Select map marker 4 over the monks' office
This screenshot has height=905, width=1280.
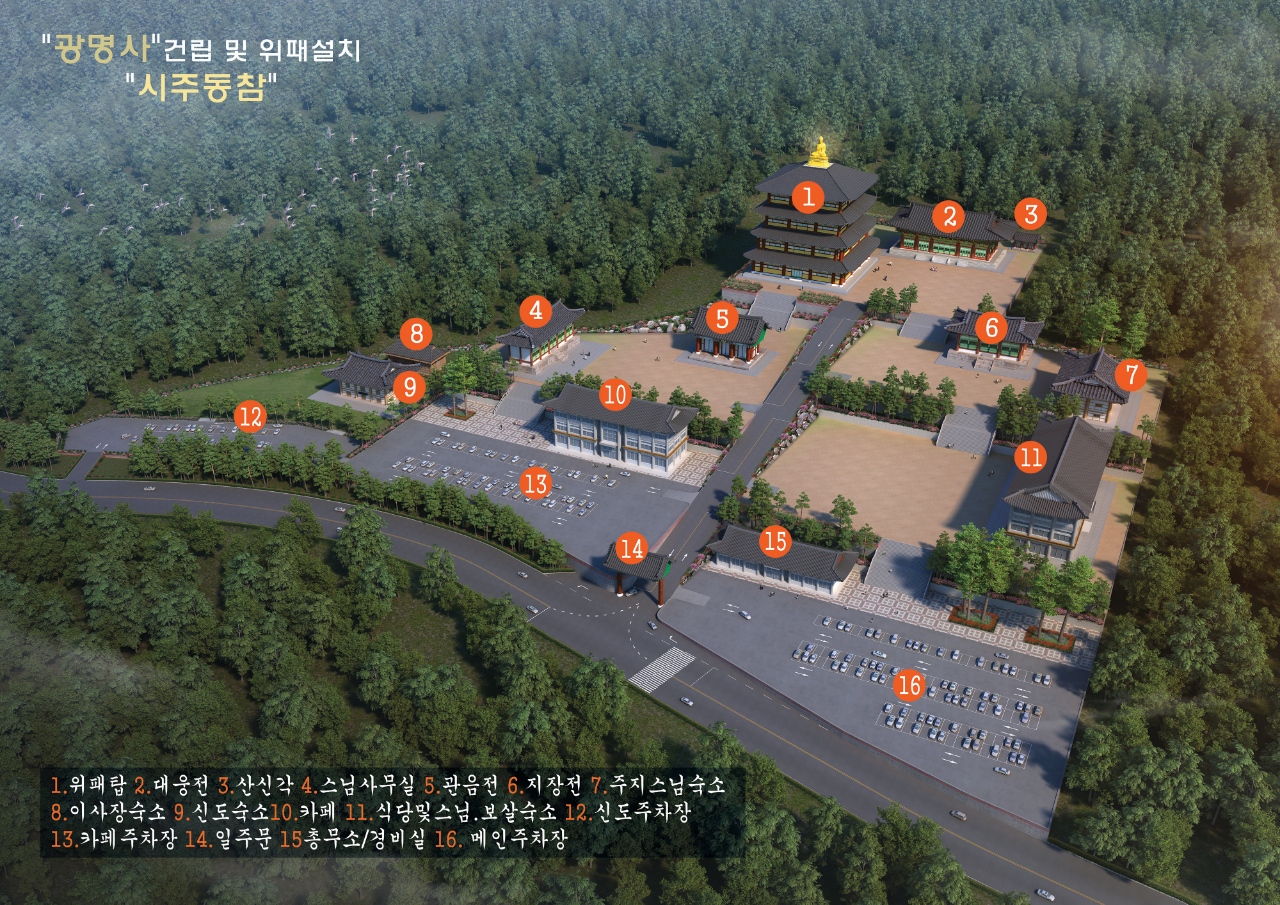[x=537, y=310]
